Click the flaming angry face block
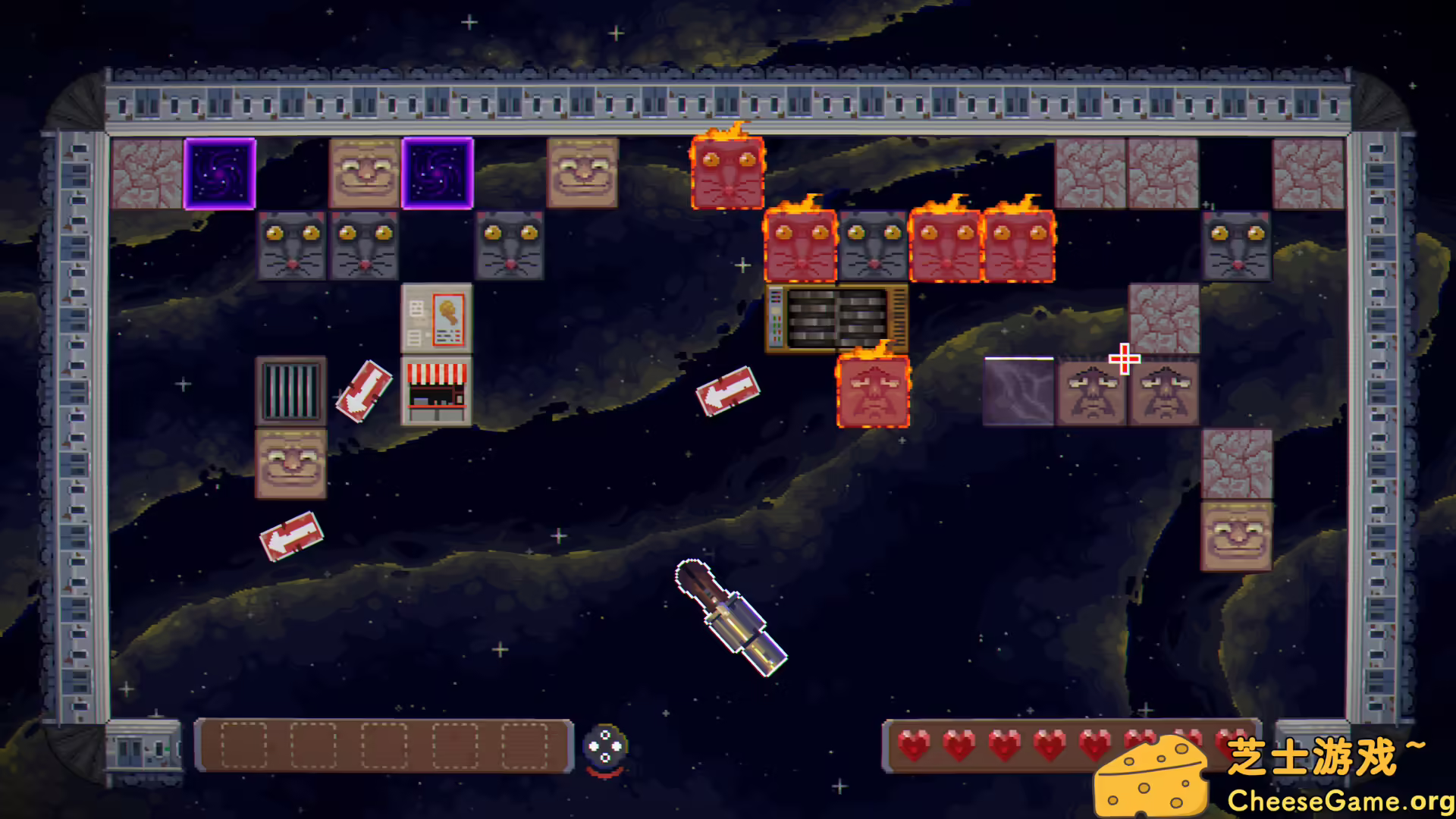The image size is (1456, 819). pos(874,393)
